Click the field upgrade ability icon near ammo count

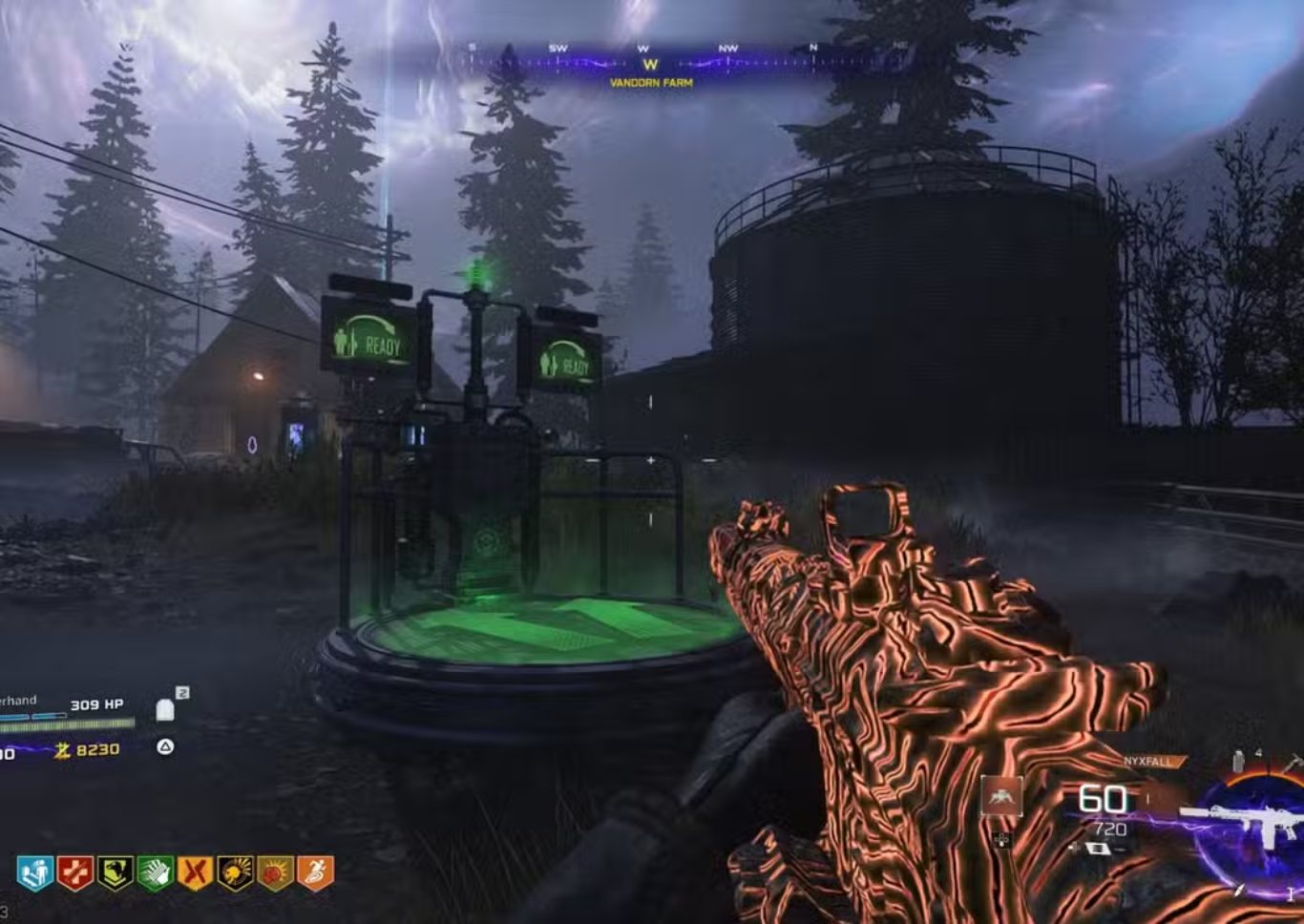coord(1002,796)
